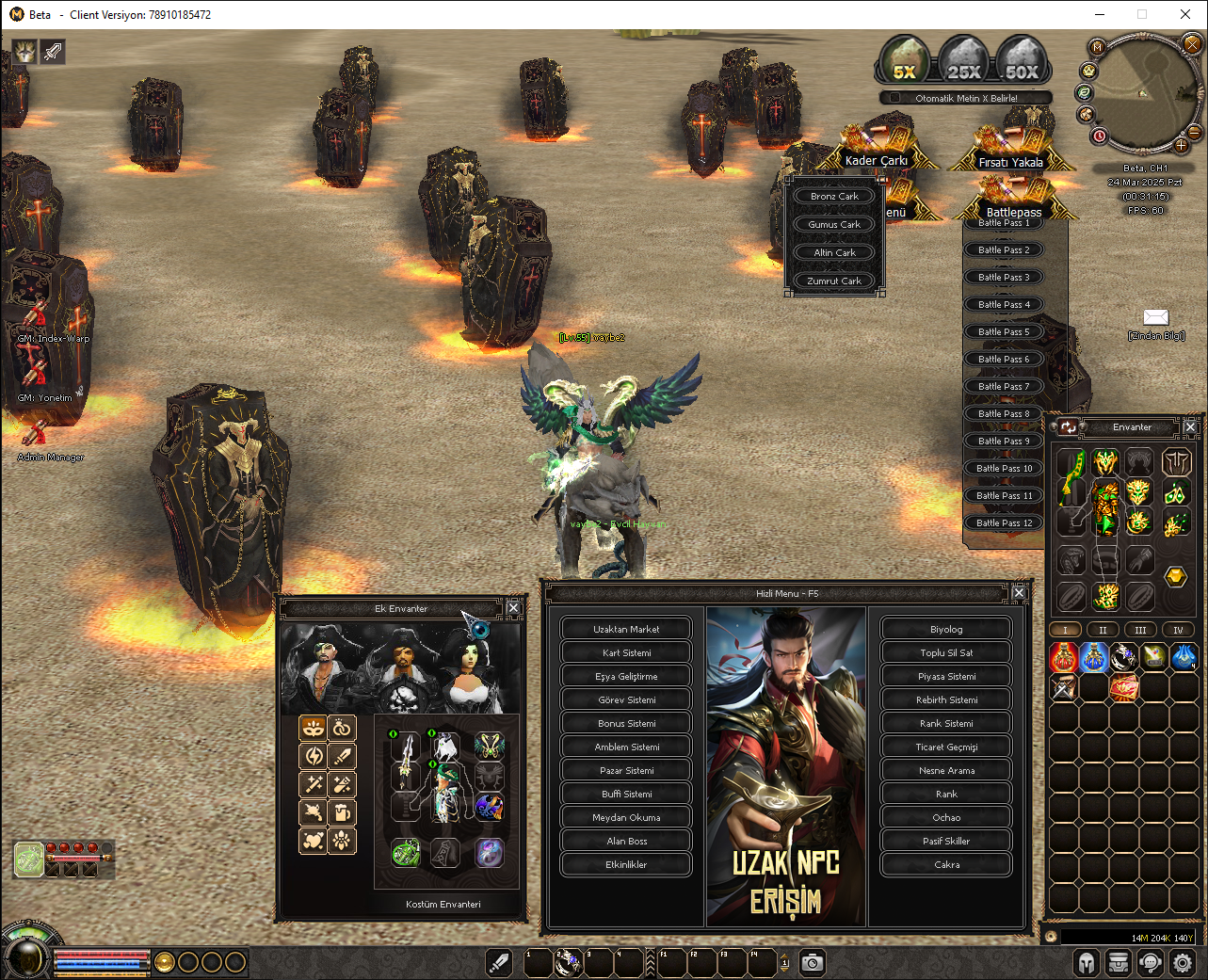Open the Alan Boss list

[x=626, y=841]
